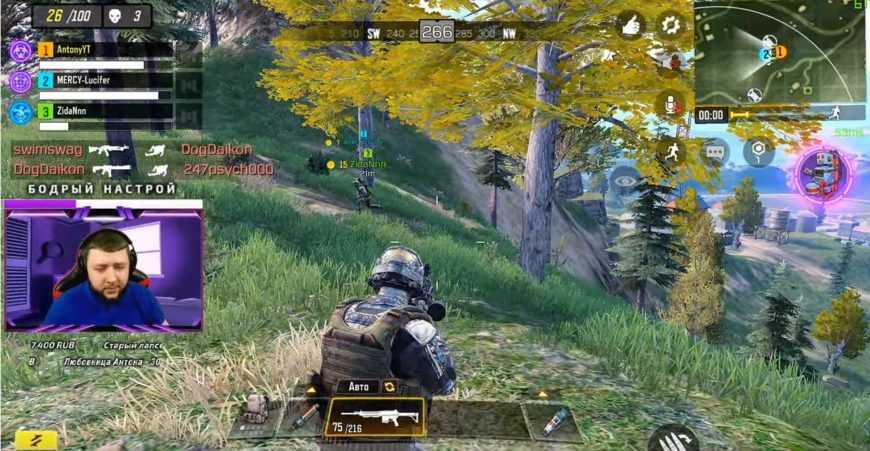
Task: Tap the thumbs-up like button
Action: [631, 24]
